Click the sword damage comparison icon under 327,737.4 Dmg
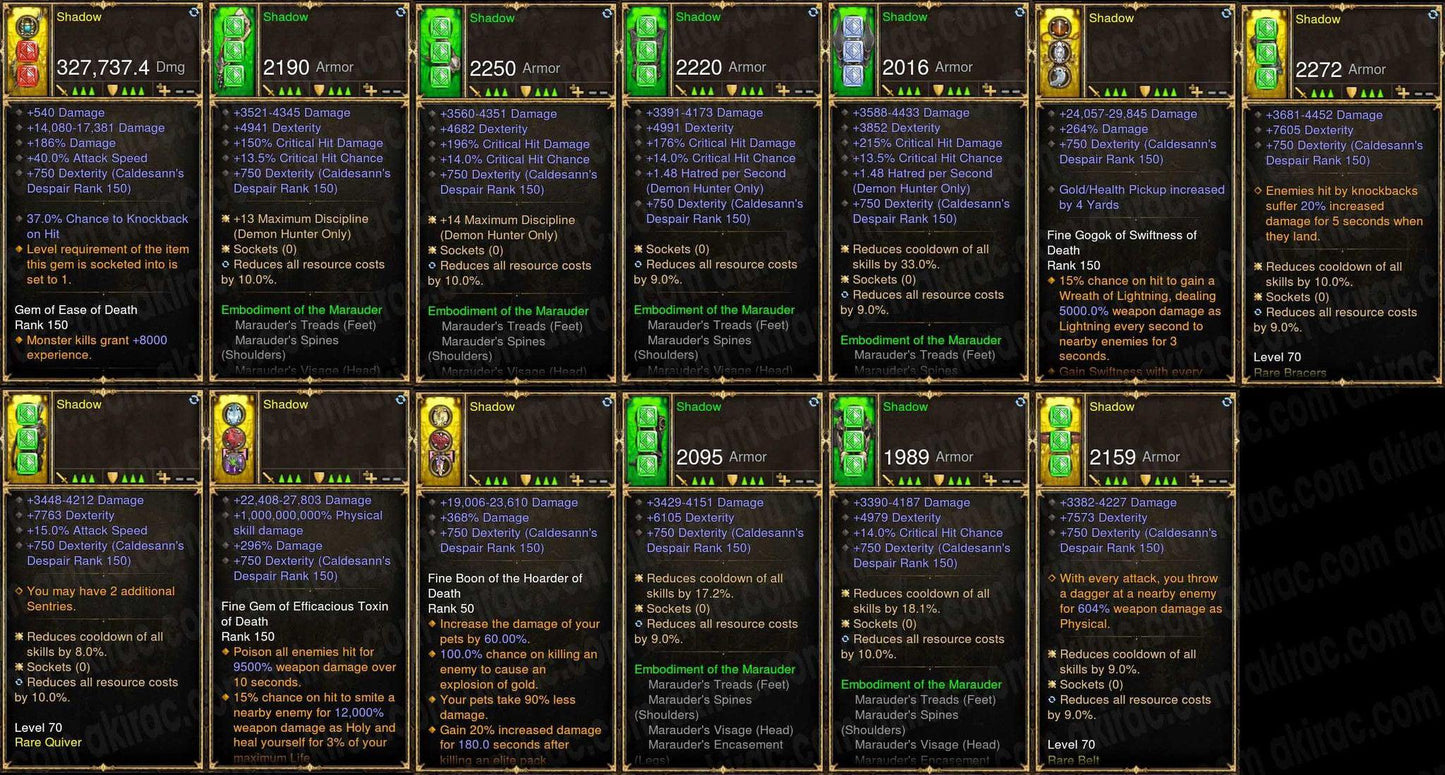The width and height of the screenshot is (1445, 775). pos(60,90)
